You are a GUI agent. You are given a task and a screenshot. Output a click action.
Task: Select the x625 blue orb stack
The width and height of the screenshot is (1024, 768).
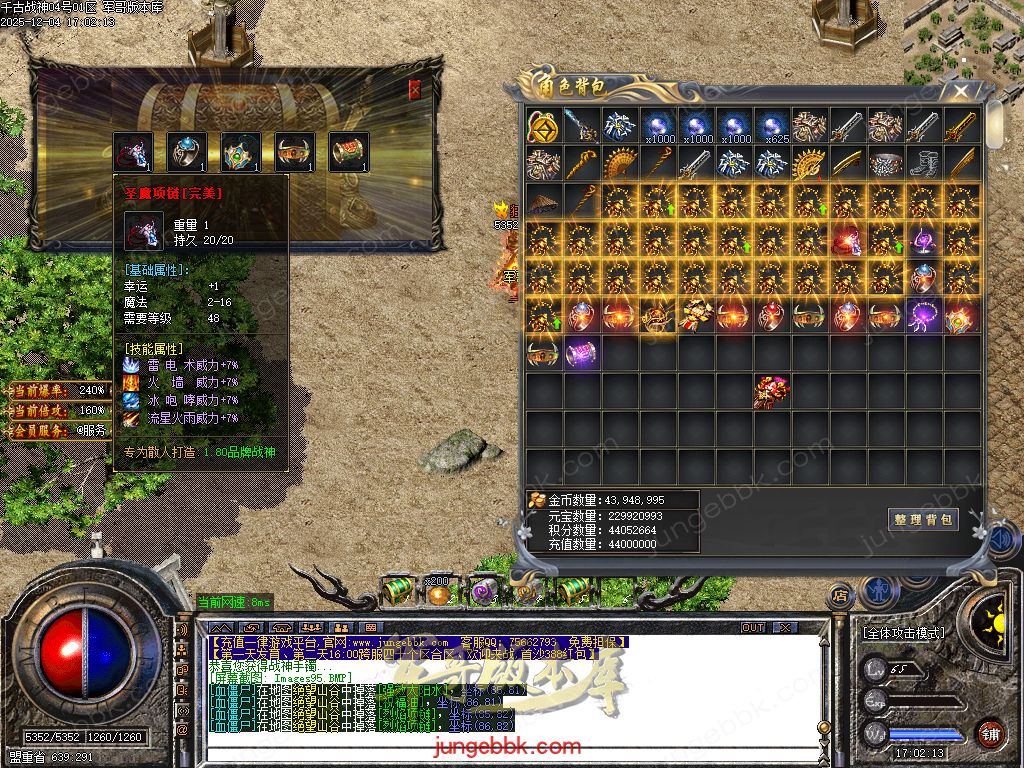[x=772, y=126]
